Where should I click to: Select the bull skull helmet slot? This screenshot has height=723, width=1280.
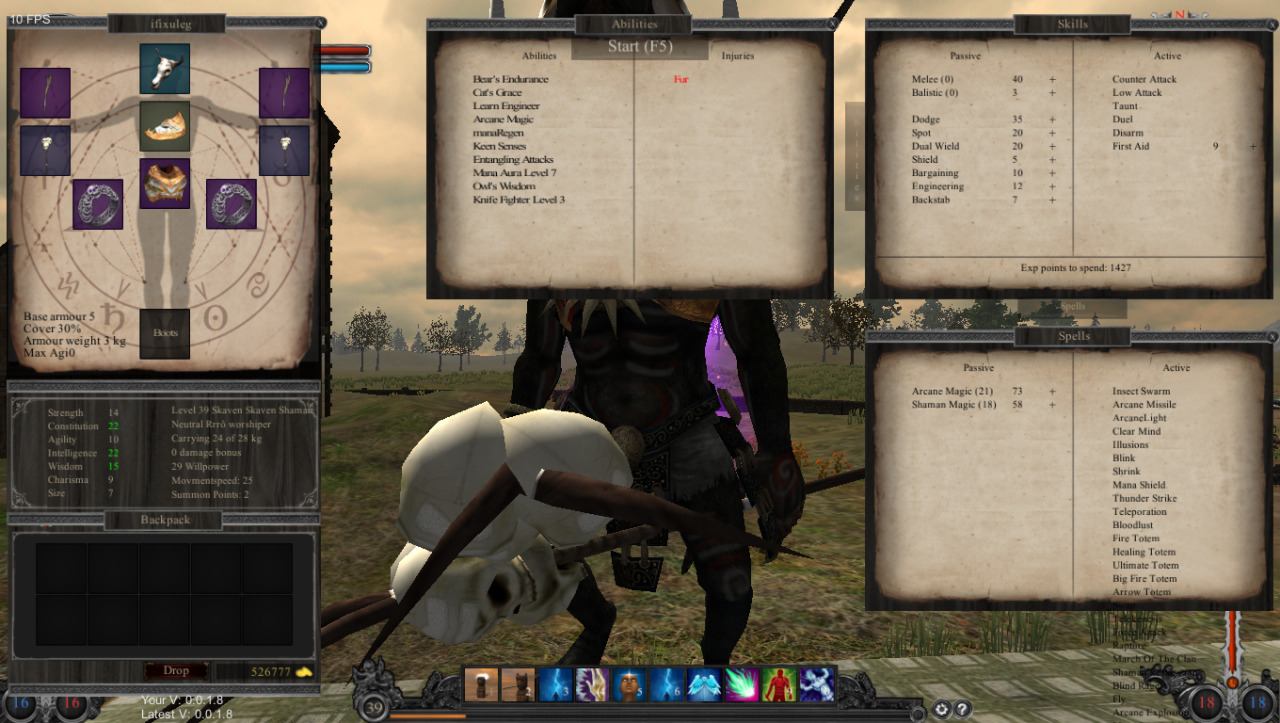pos(165,68)
